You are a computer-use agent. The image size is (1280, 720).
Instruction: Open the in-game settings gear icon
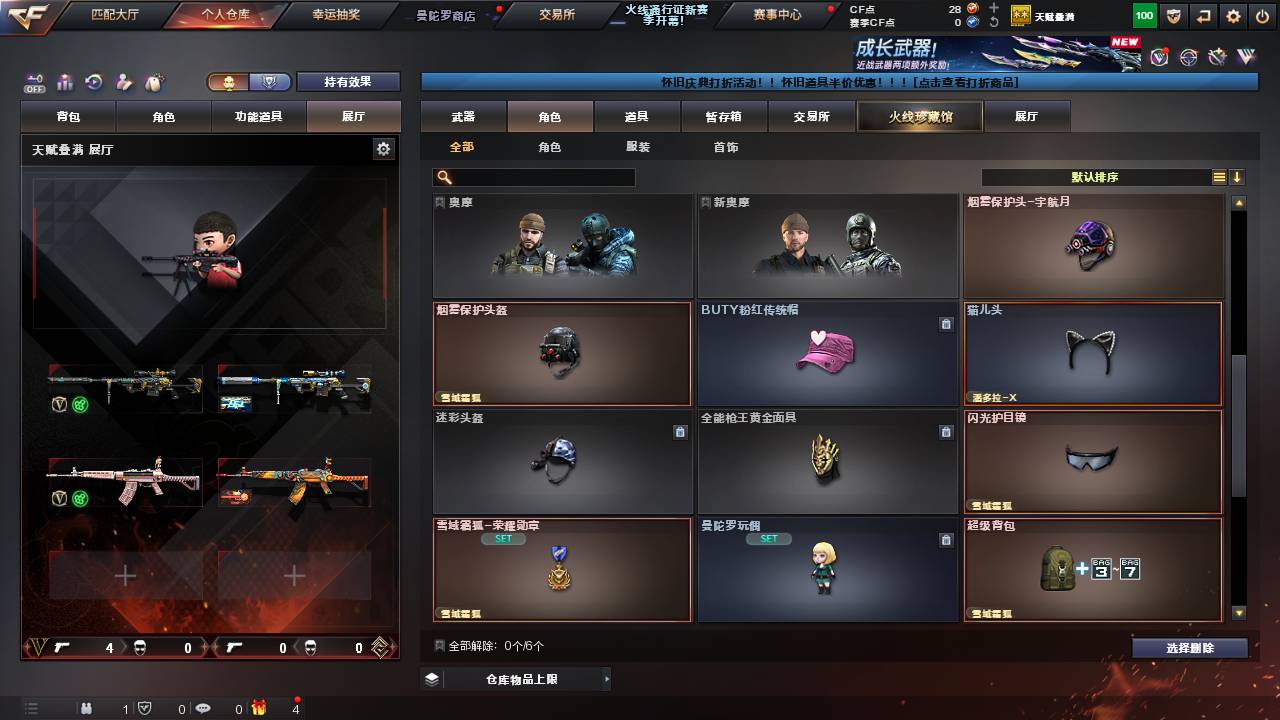(x=1233, y=15)
